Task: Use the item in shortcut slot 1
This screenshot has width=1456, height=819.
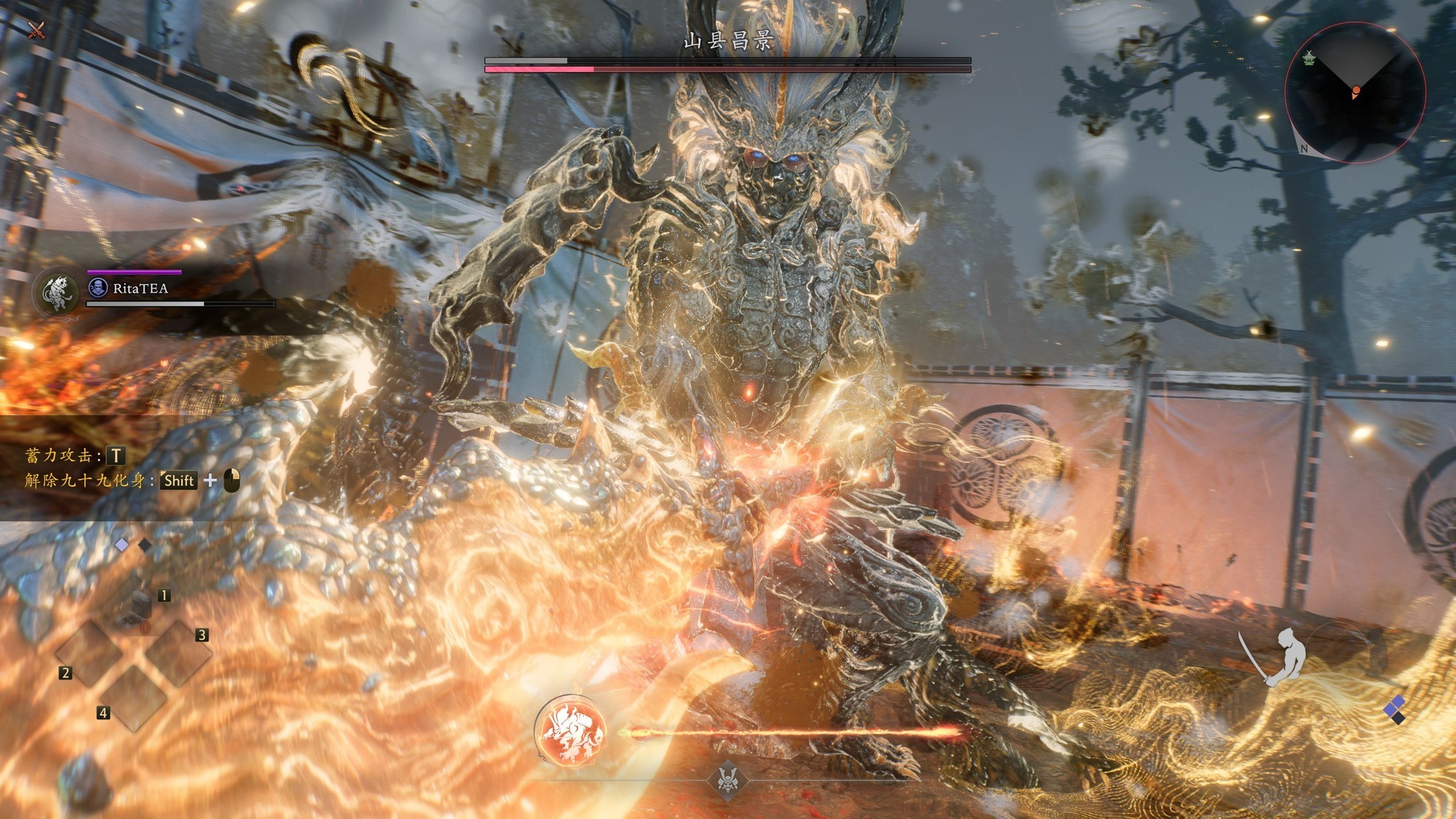Action: click(x=139, y=606)
